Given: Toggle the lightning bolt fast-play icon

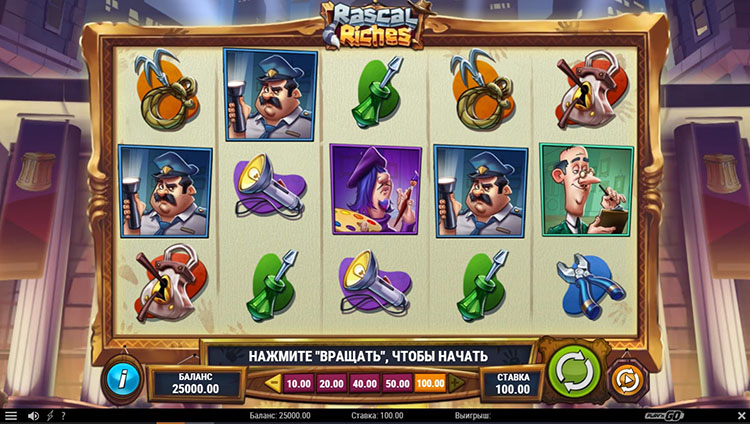Looking at the screenshot, I should [x=49, y=415].
